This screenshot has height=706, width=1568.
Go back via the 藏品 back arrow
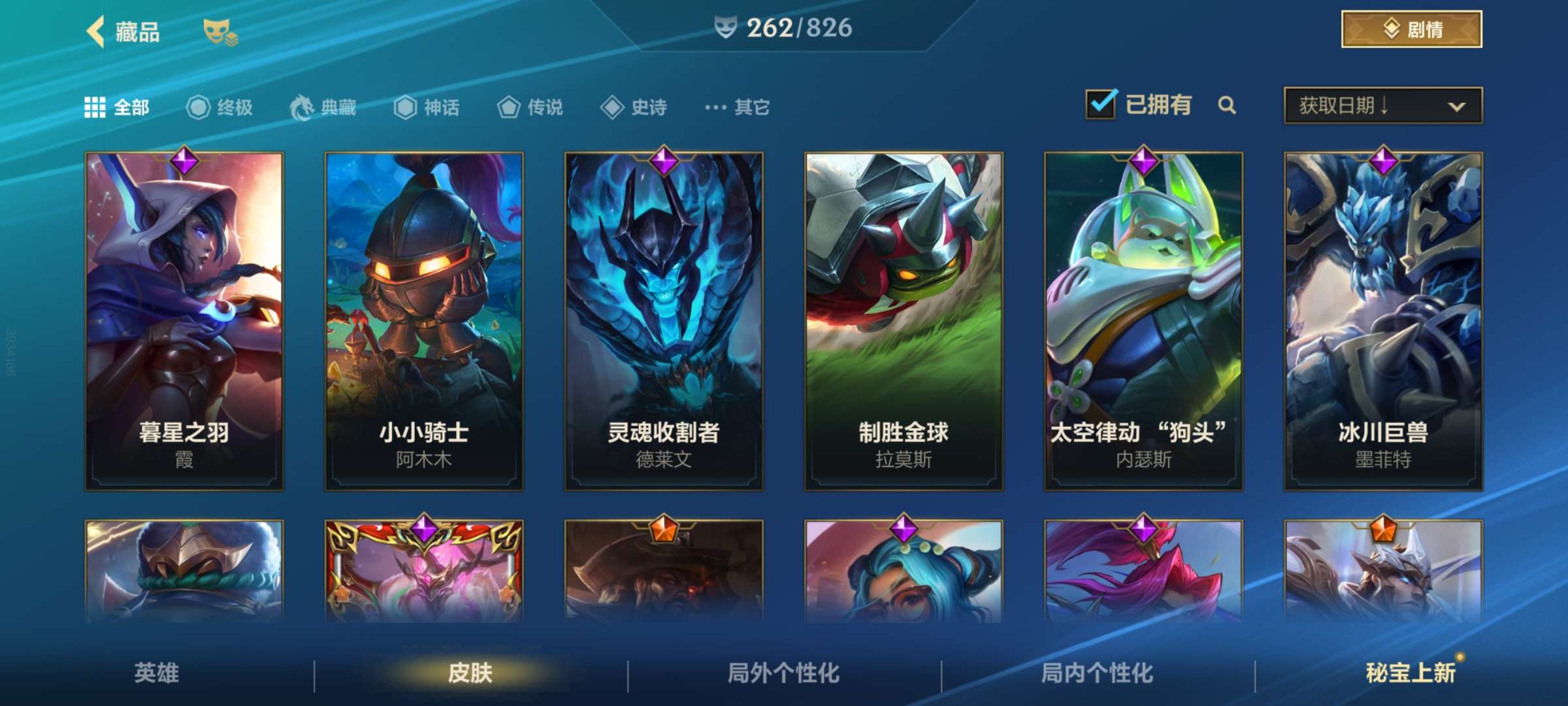(x=97, y=29)
